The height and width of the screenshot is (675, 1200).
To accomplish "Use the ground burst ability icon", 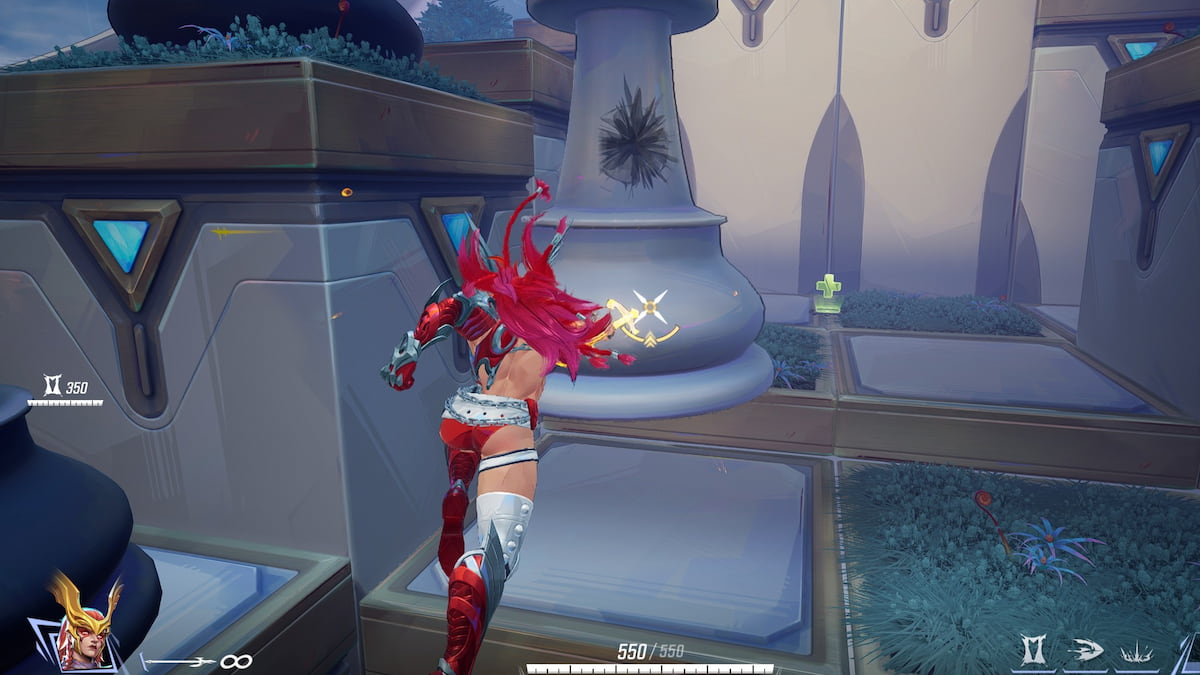I will tap(1136, 652).
